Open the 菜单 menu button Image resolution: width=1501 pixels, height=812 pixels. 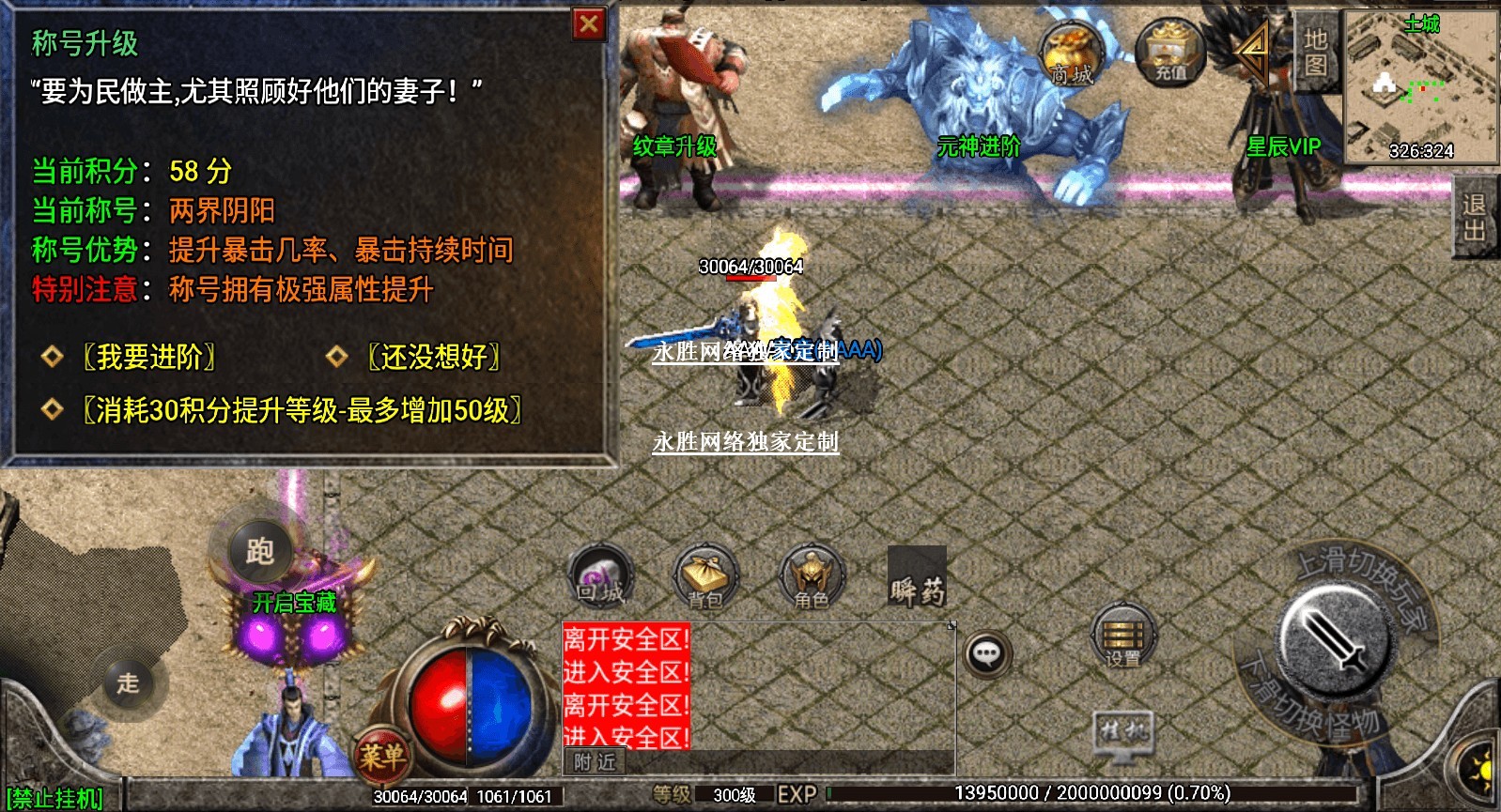(x=382, y=754)
